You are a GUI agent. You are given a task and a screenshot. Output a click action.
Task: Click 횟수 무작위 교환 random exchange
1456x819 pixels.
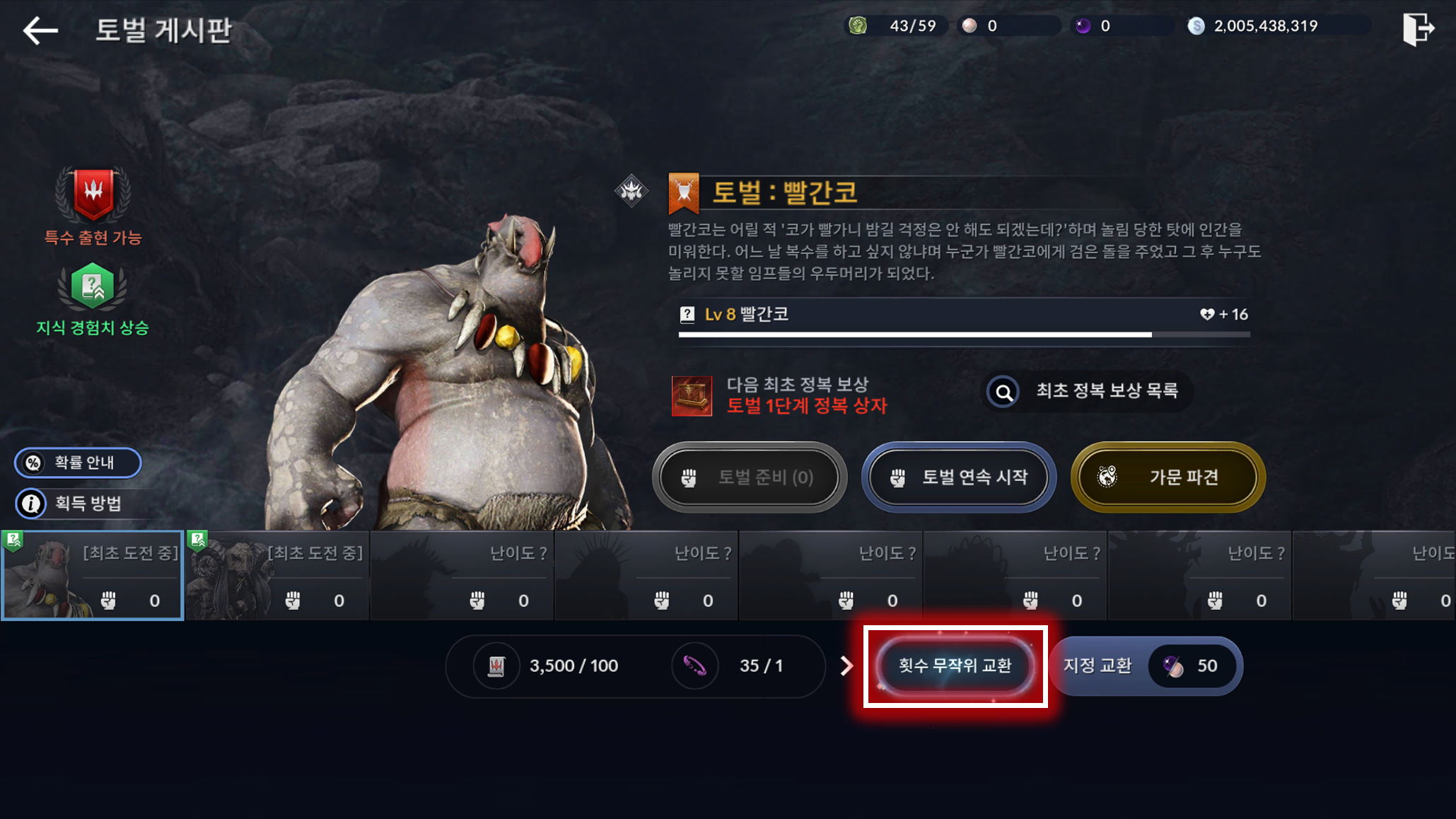point(955,666)
